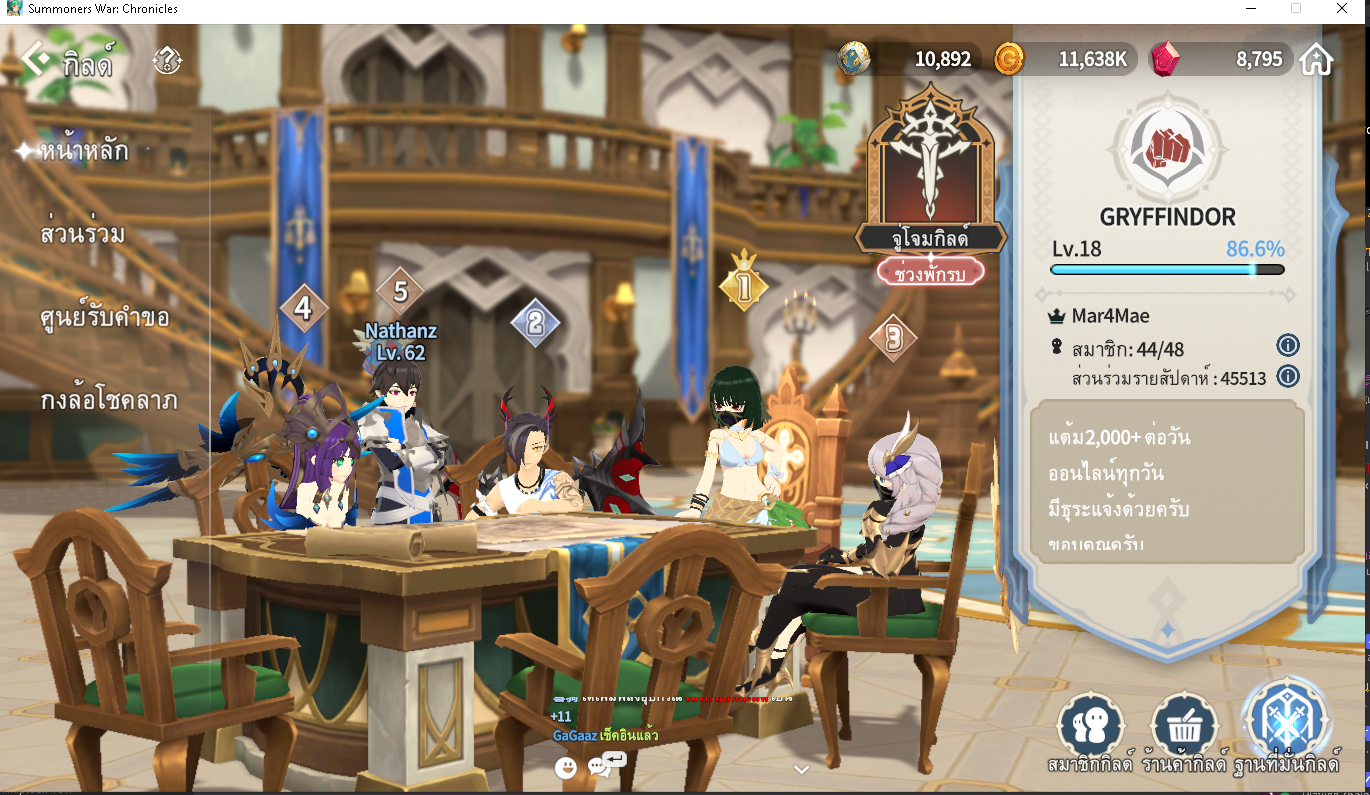Go back using the guild back arrow

pos(35,60)
